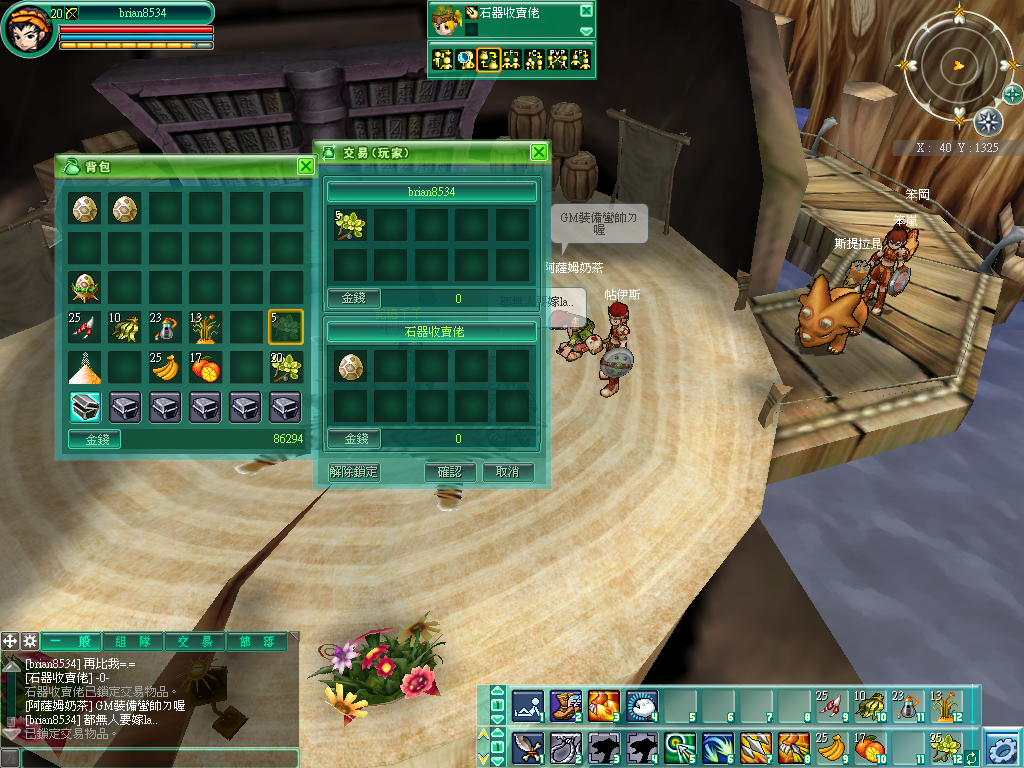Close the 石器收賣佬 target panel
Image resolution: width=1024 pixels, height=768 pixels.
point(586,11)
